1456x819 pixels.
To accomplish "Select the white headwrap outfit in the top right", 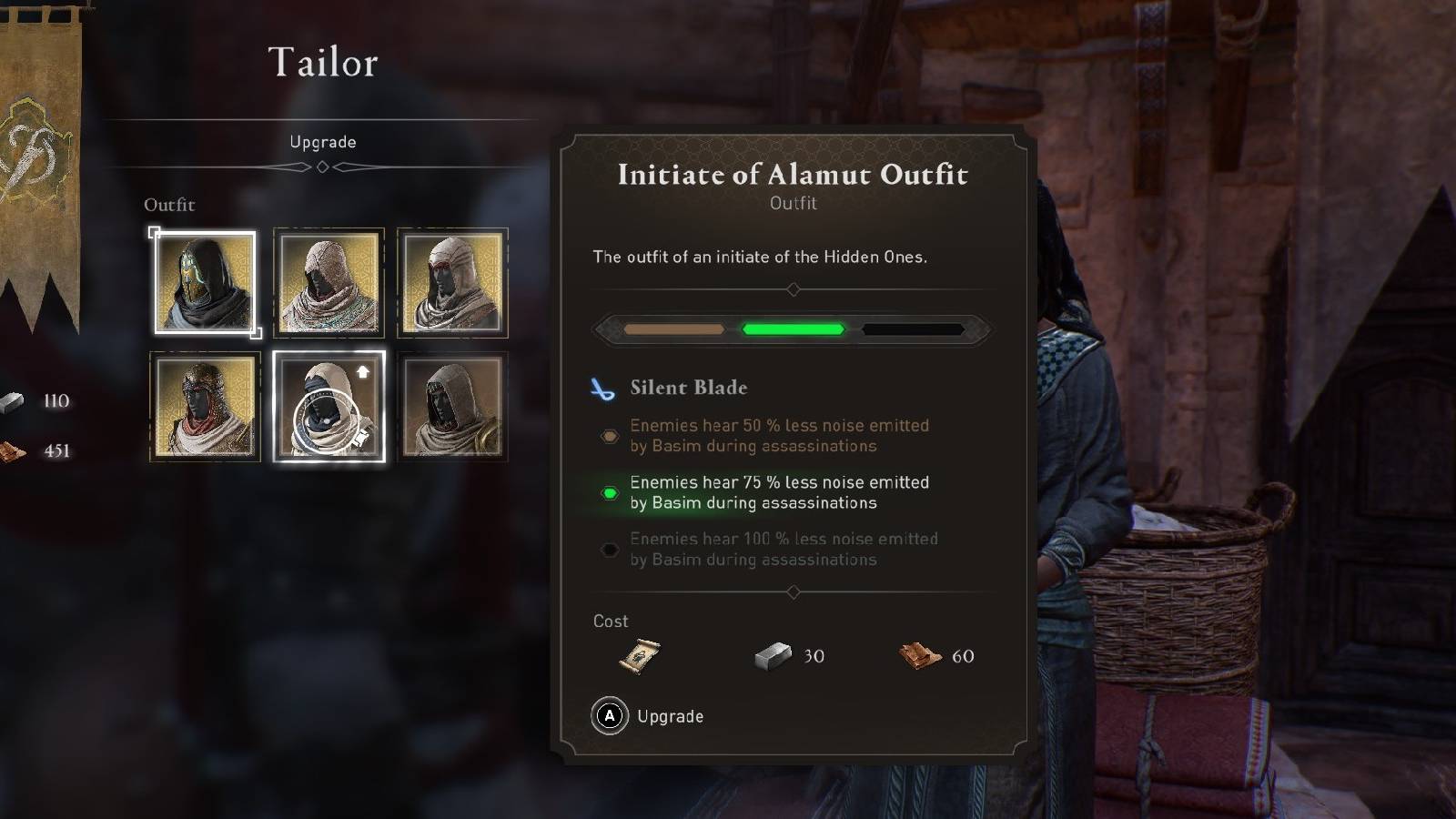I will [452, 283].
